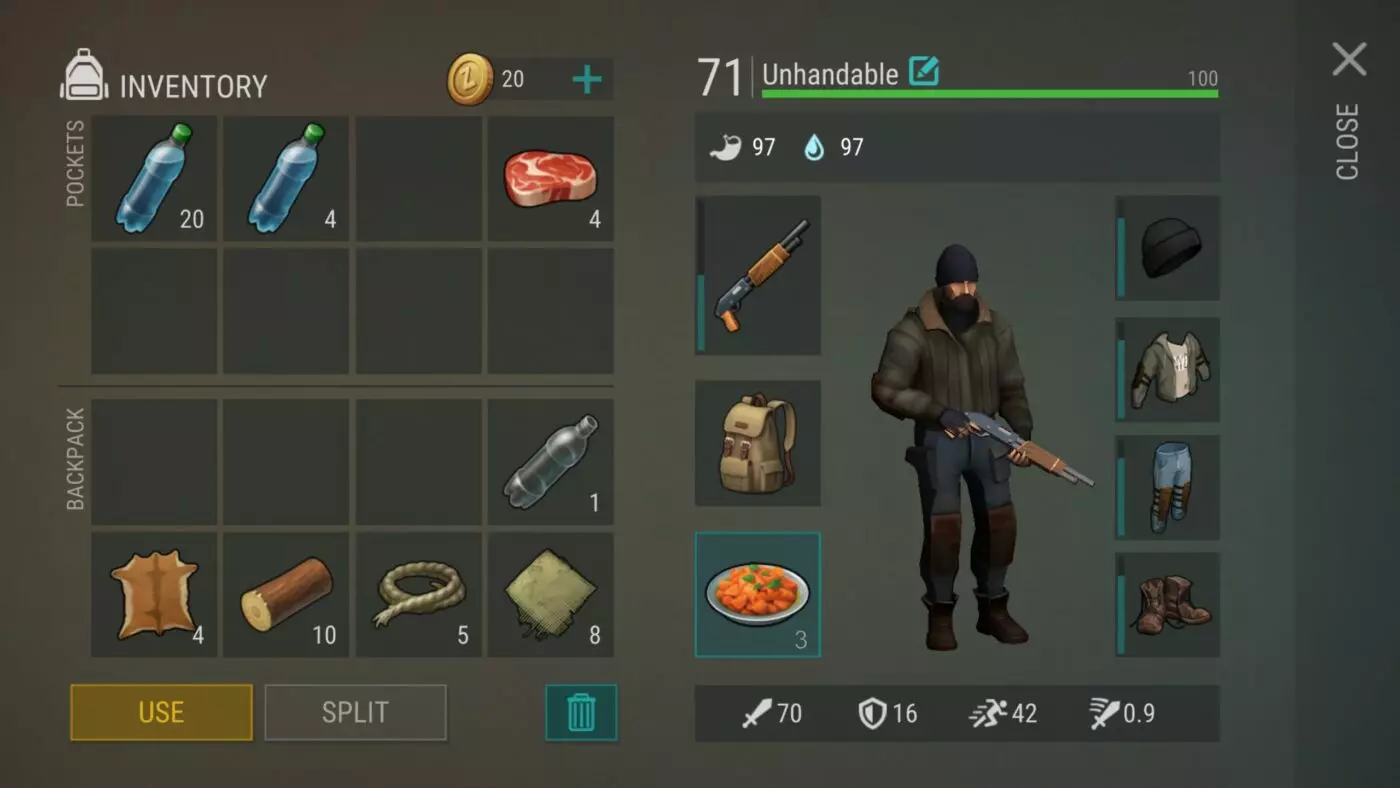Select the equipped boots slot
The image size is (1400, 788).
click(x=1167, y=604)
